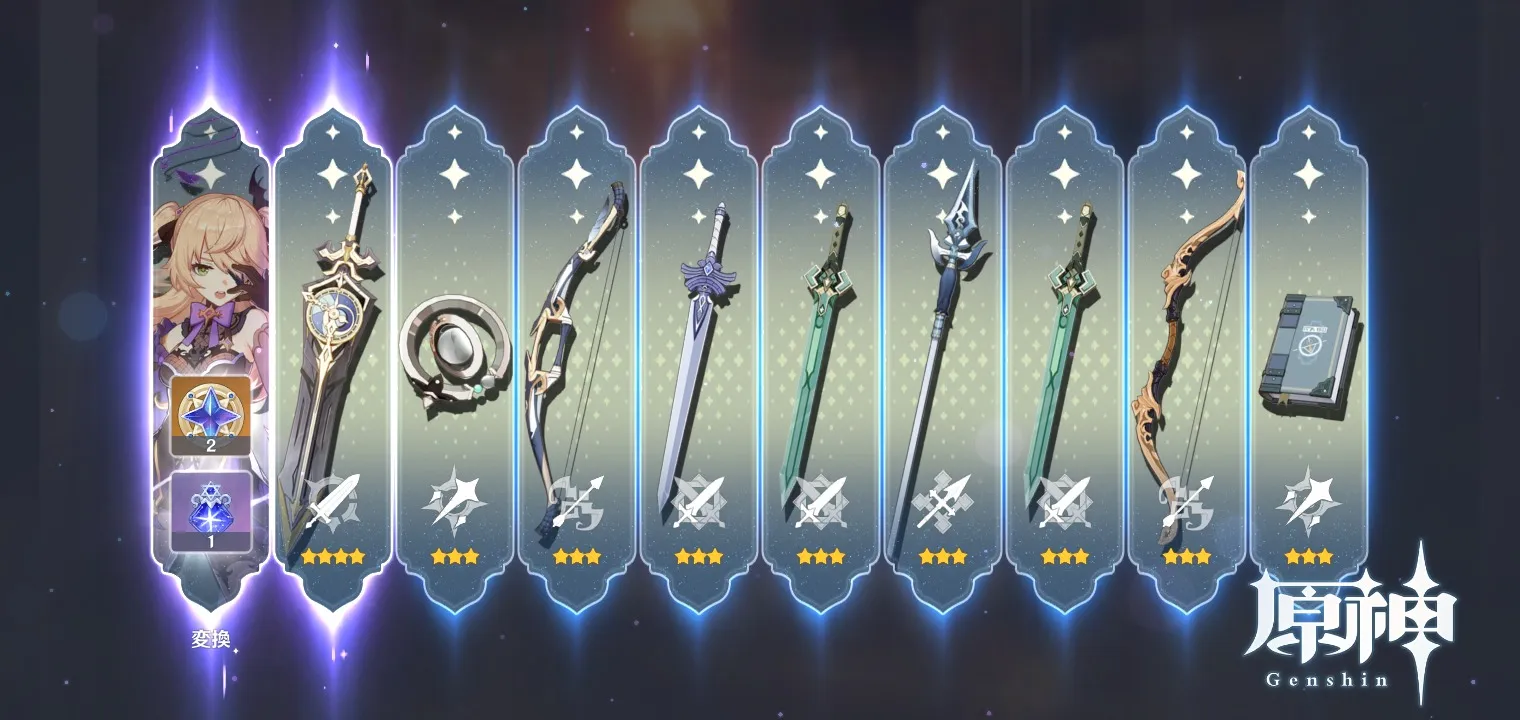Click the purple Stella Fortuna icon showing 1
This screenshot has width=1520, height=720.
(210, 511)
